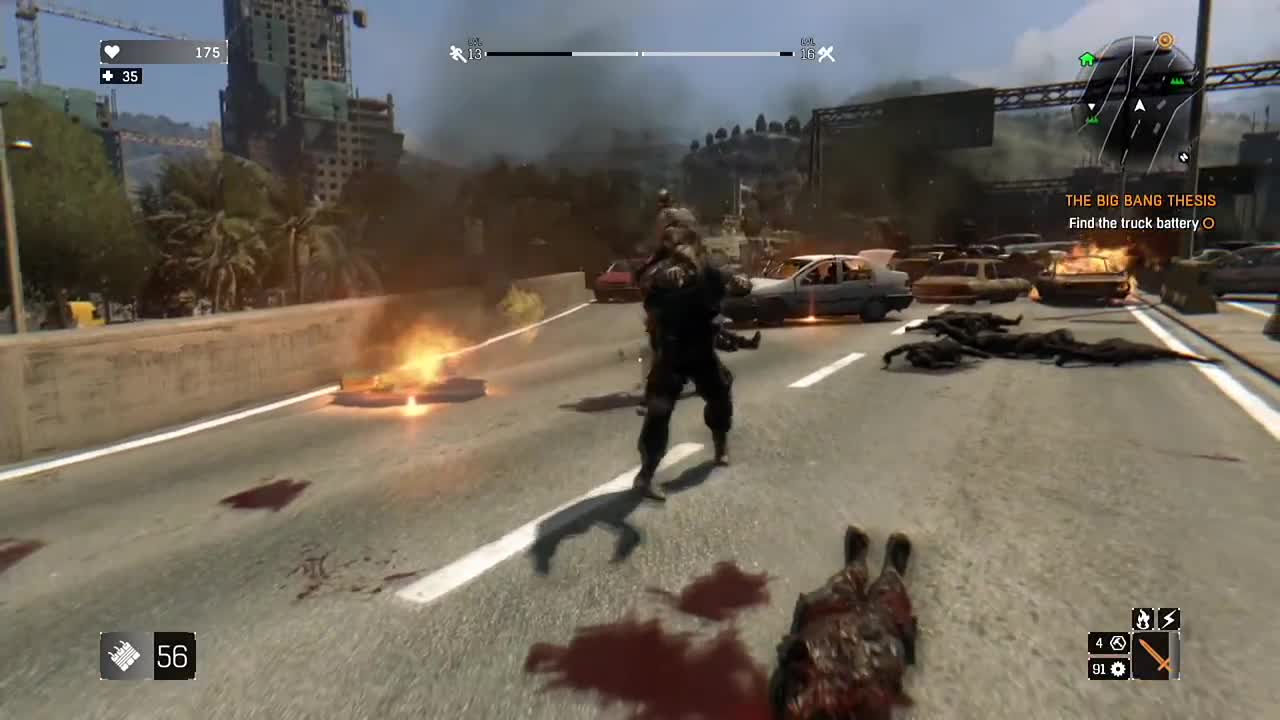
Task: Click the white player arrow on the minimap
Action: (x=1140, y=106)
